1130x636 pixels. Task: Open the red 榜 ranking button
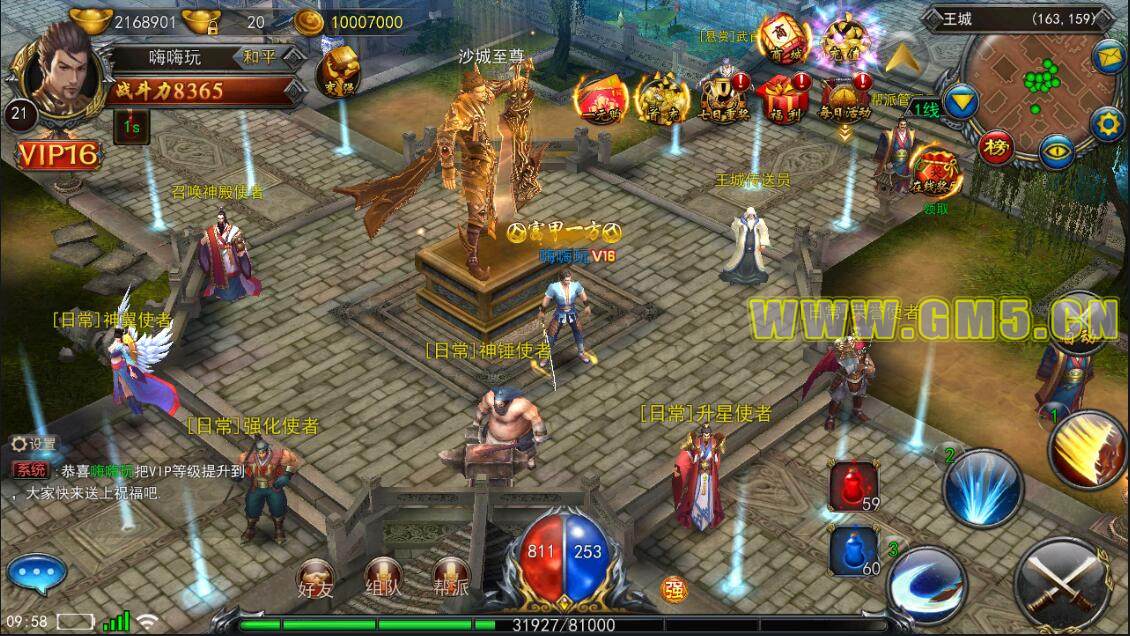point(995,147)
